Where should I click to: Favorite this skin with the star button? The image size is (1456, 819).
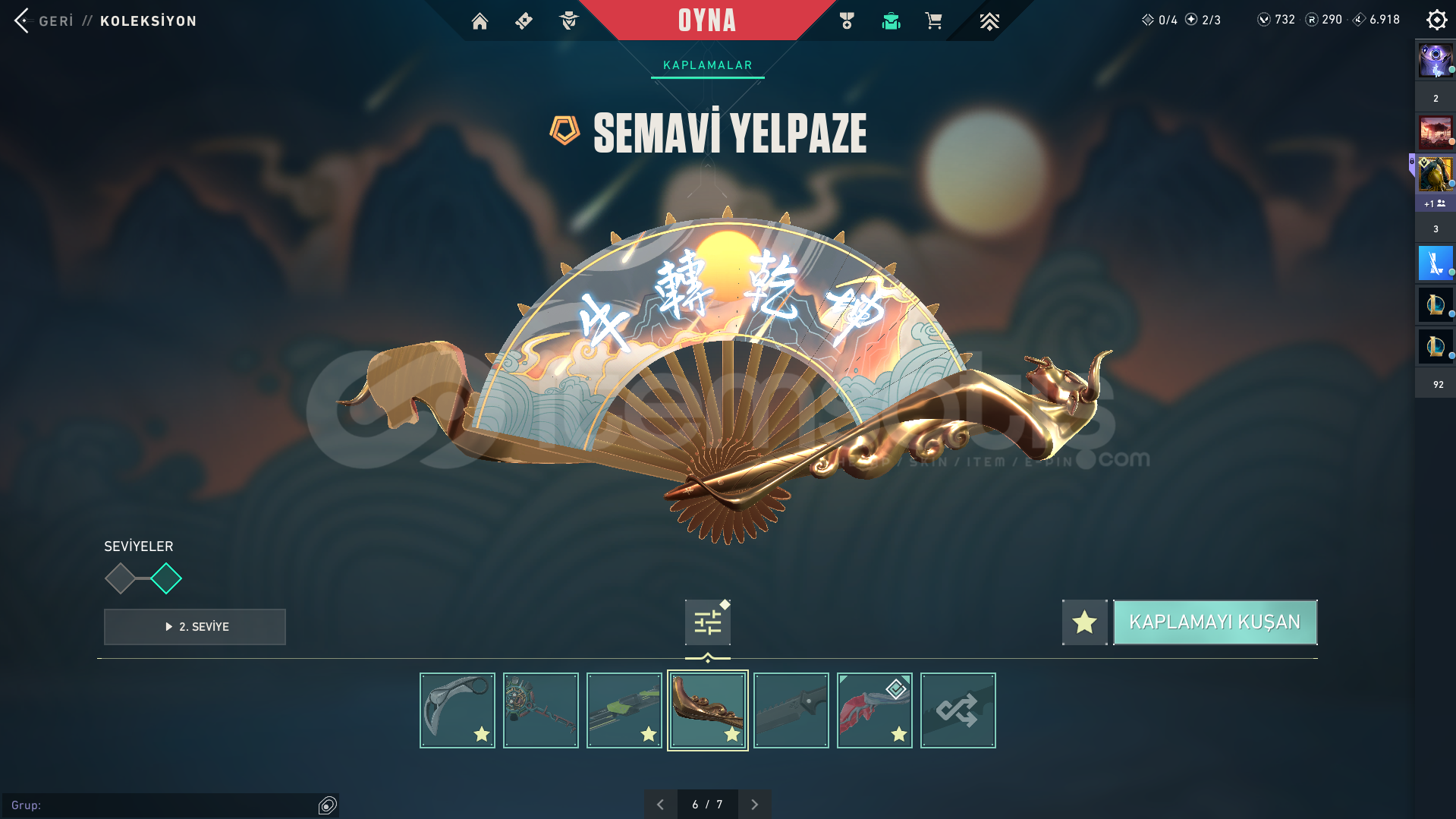1084,622
